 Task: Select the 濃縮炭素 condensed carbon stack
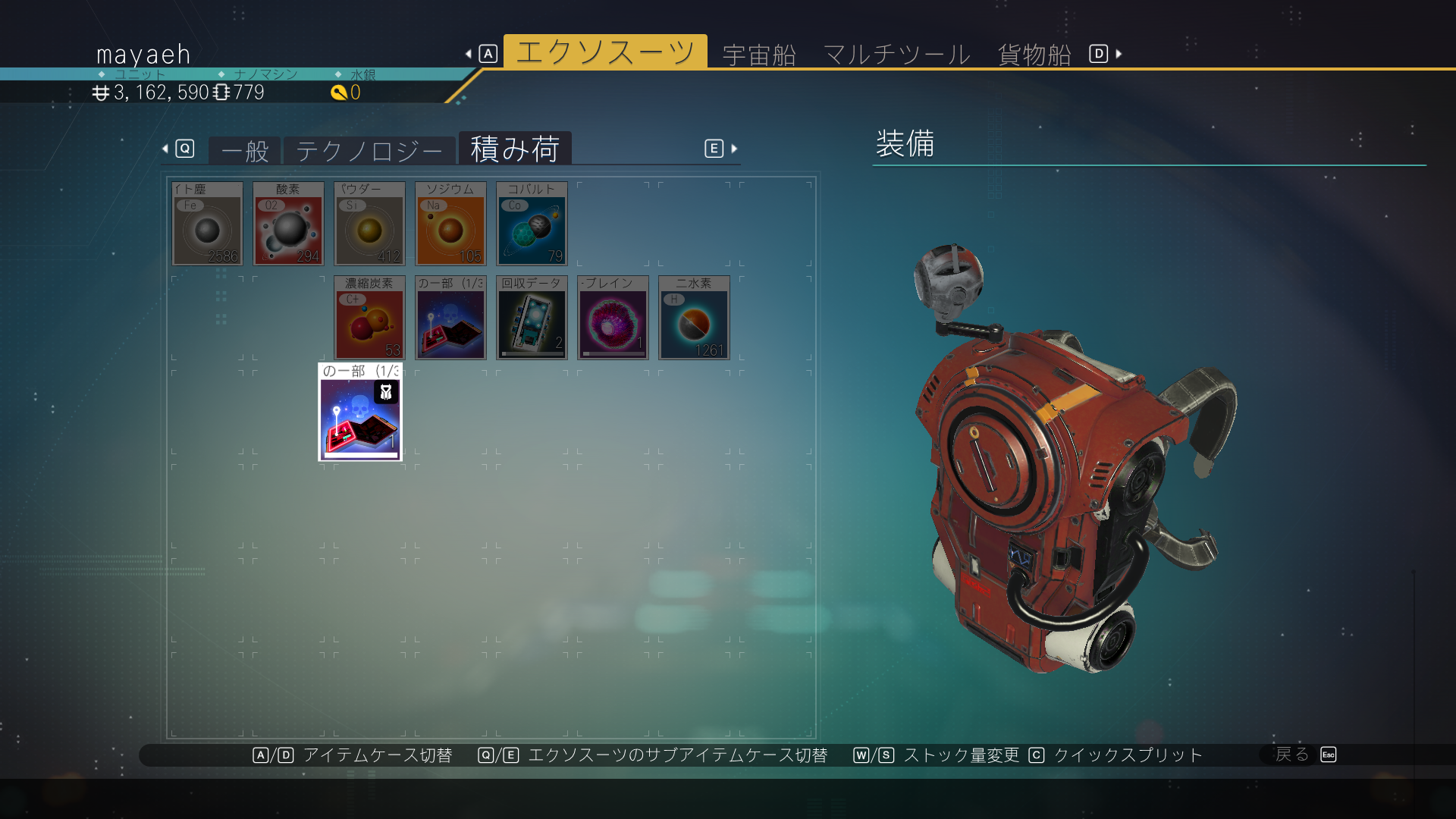(x=369, y=318)
